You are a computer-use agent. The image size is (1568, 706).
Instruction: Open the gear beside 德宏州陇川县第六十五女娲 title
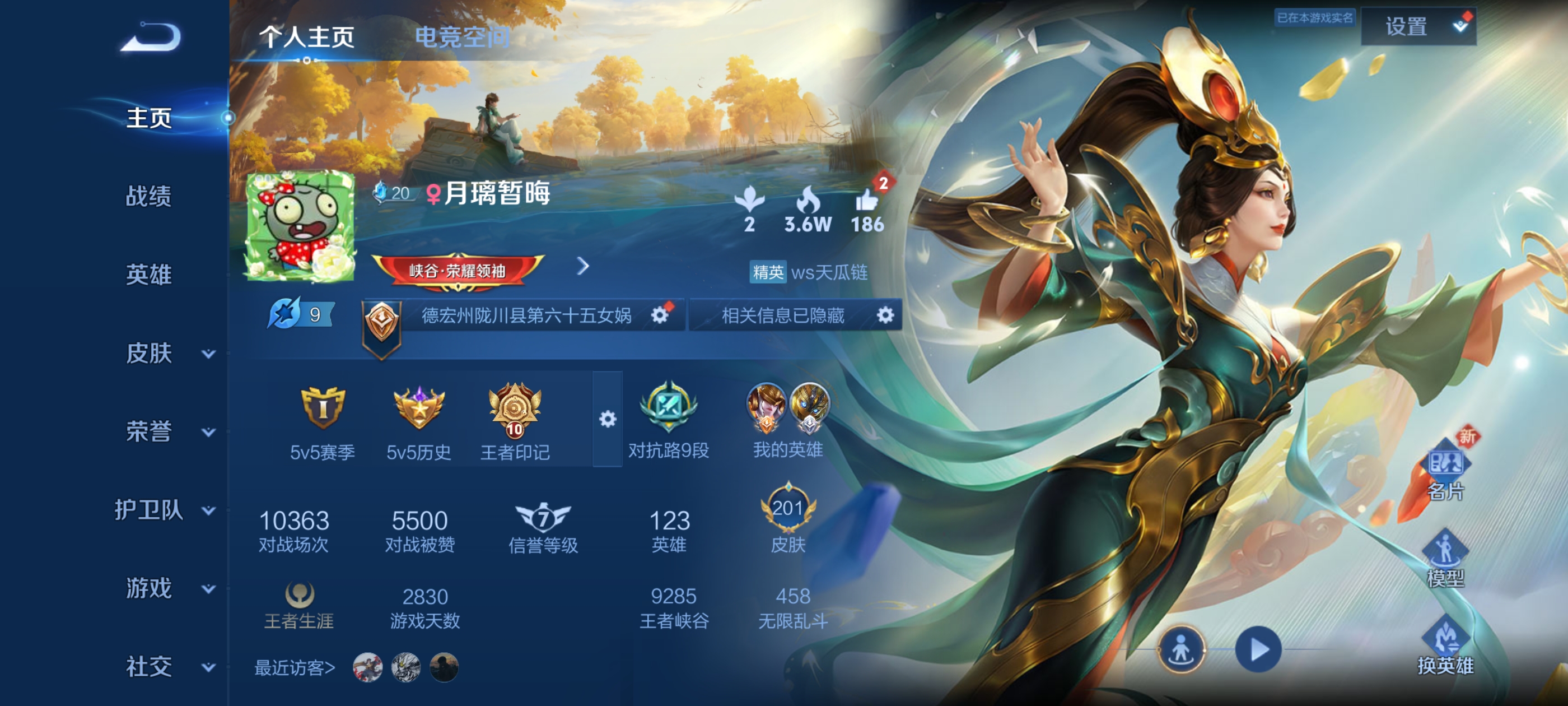[659, 315]
